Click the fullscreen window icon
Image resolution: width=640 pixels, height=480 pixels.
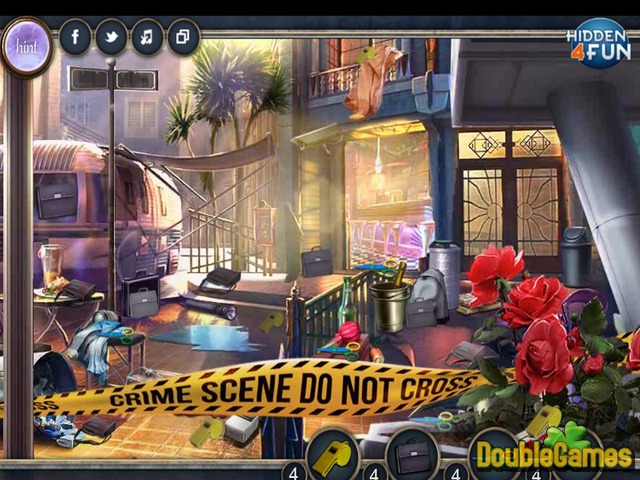(183, 38)
